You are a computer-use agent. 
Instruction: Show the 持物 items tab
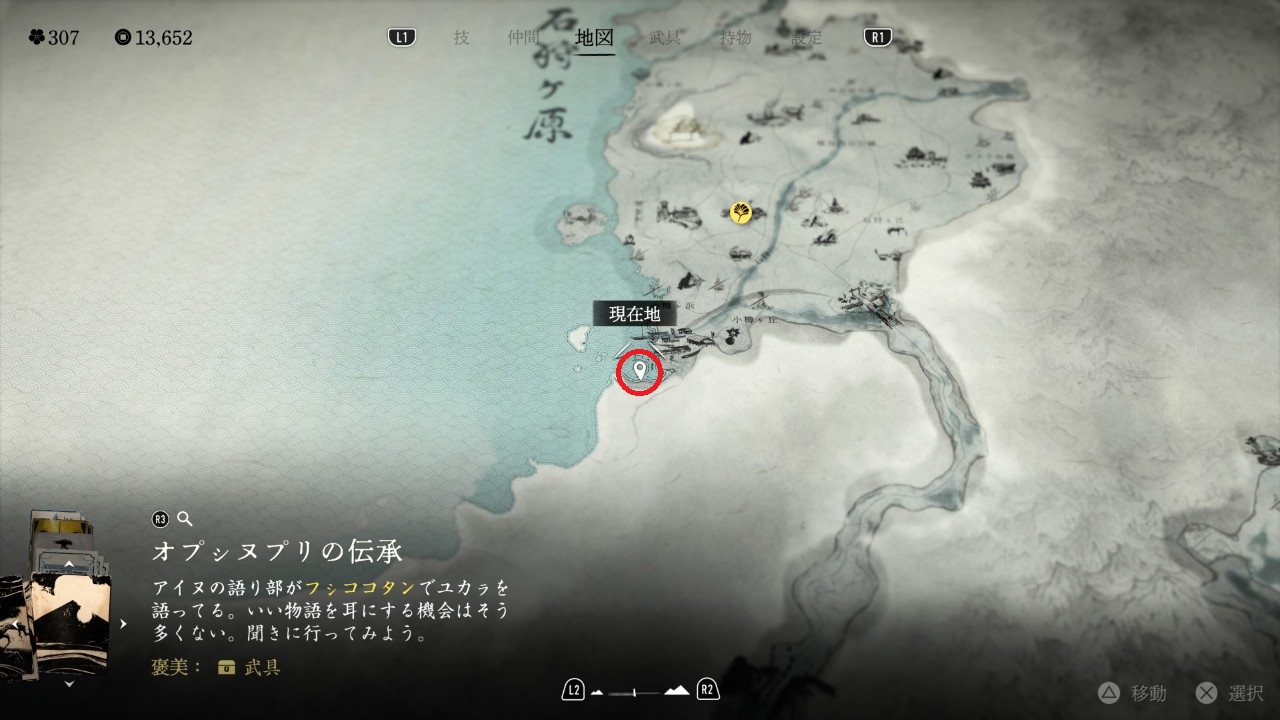point(736,38)
